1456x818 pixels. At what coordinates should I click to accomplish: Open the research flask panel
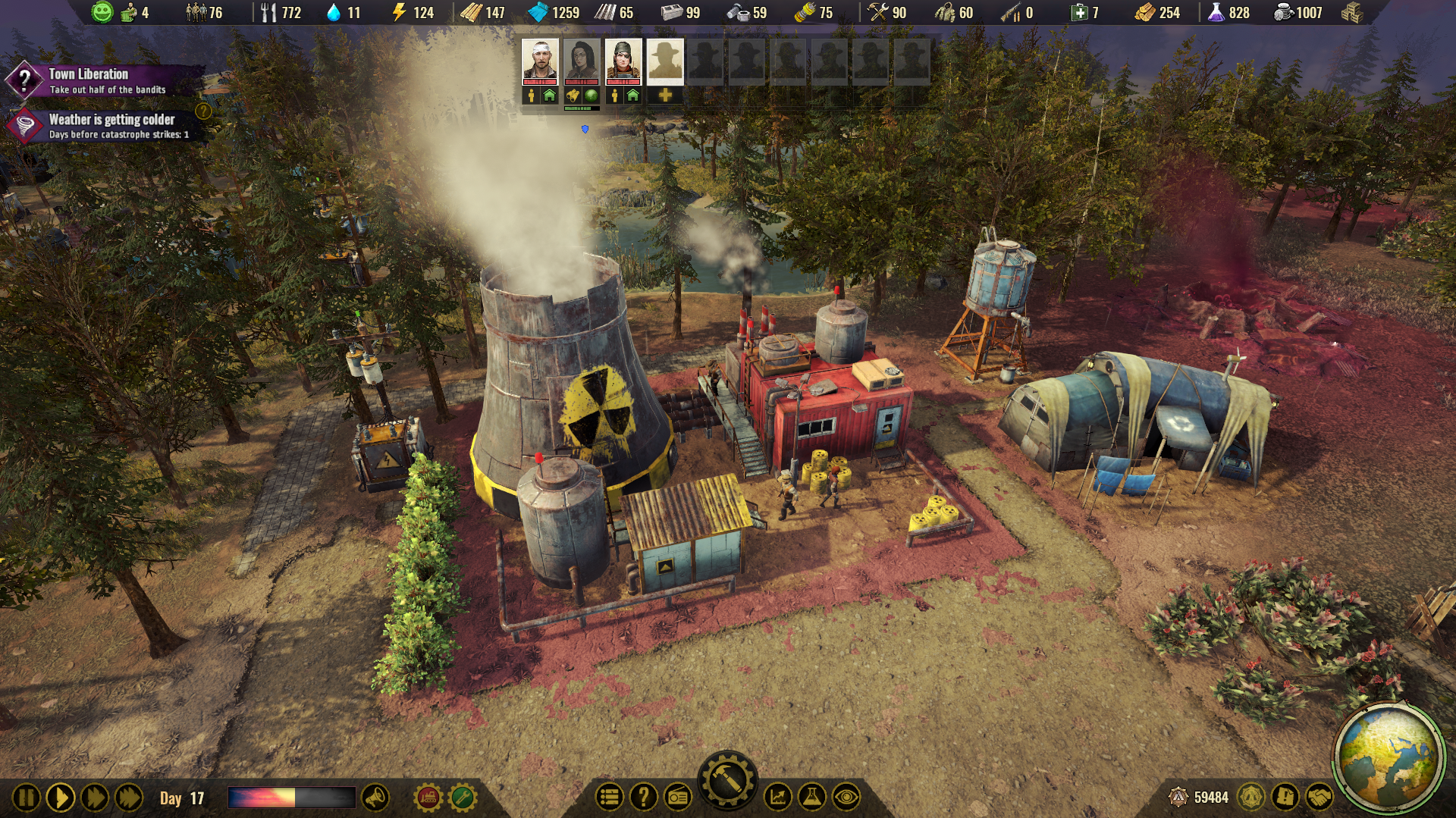click(811, 797)
